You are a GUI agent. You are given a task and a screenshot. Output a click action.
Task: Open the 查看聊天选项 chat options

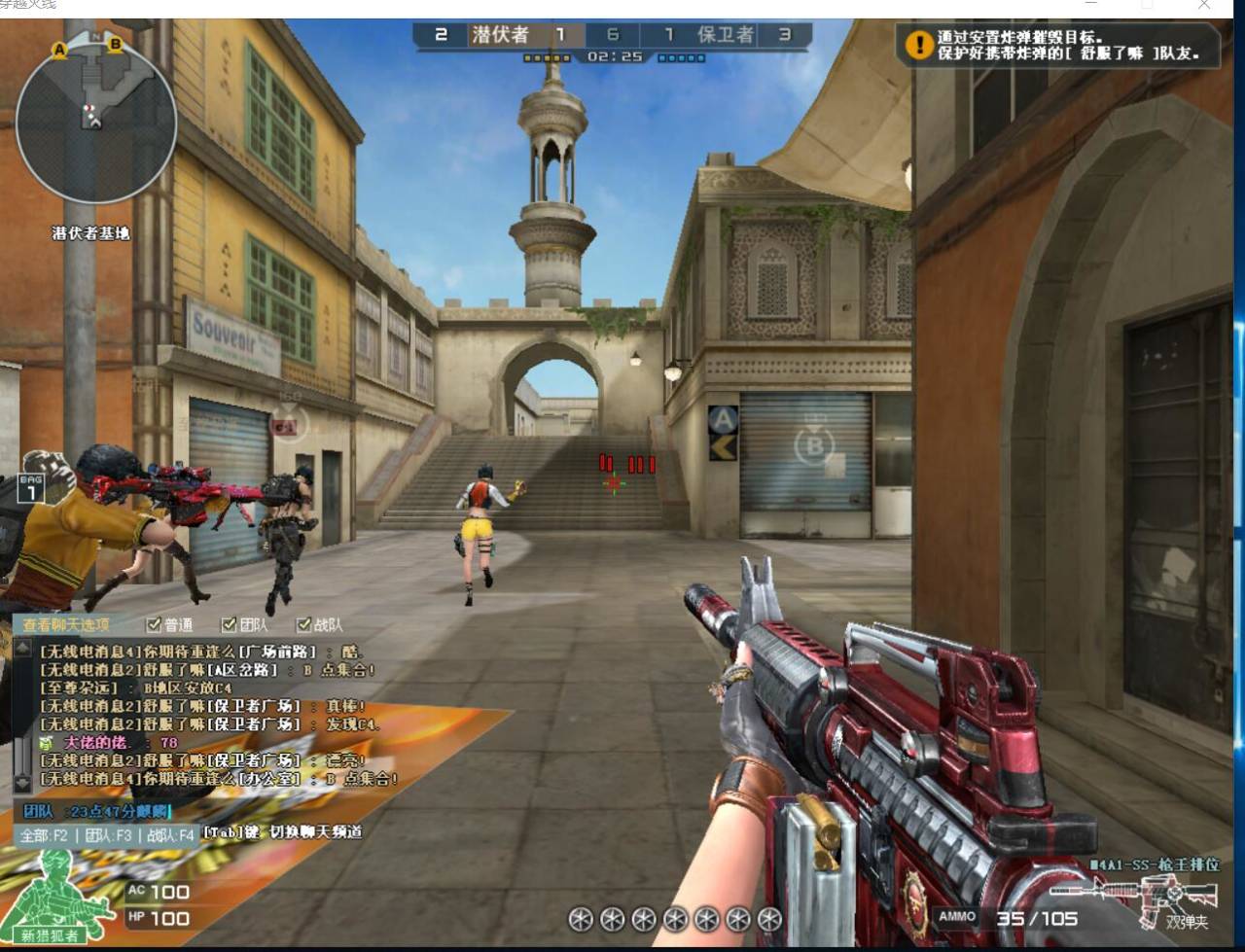click(x=66, y=624)
